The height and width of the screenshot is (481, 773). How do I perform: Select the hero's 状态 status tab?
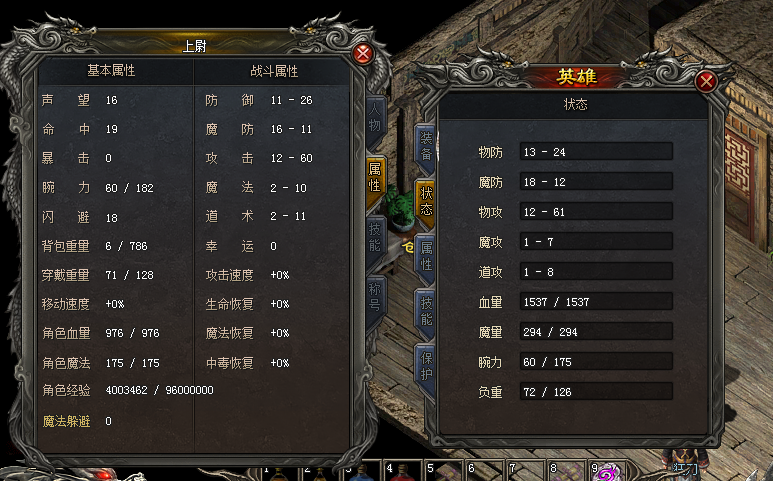click(x=425, y=202)
